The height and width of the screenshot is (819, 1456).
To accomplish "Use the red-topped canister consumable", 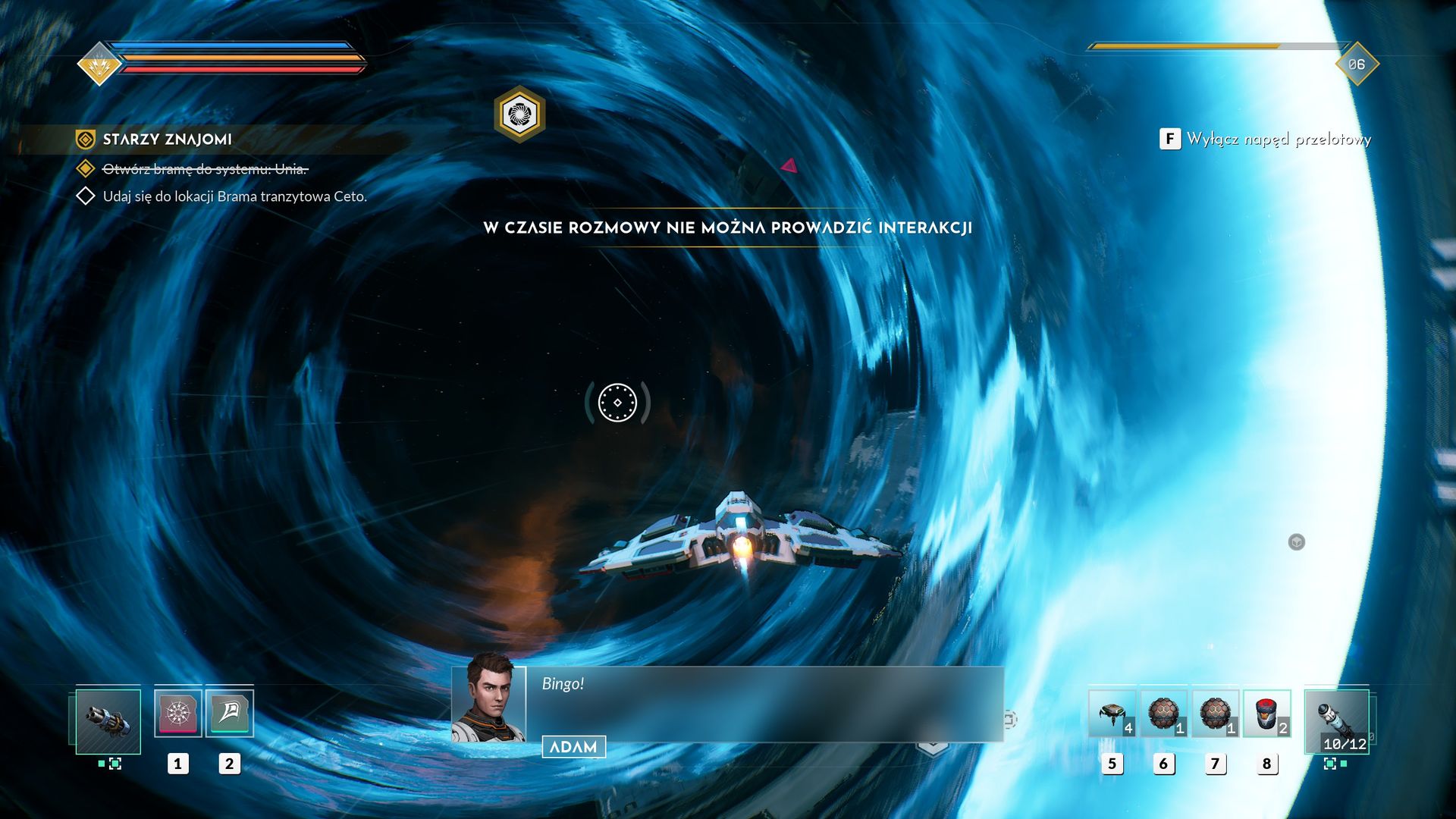I will tap(1266, 714).
